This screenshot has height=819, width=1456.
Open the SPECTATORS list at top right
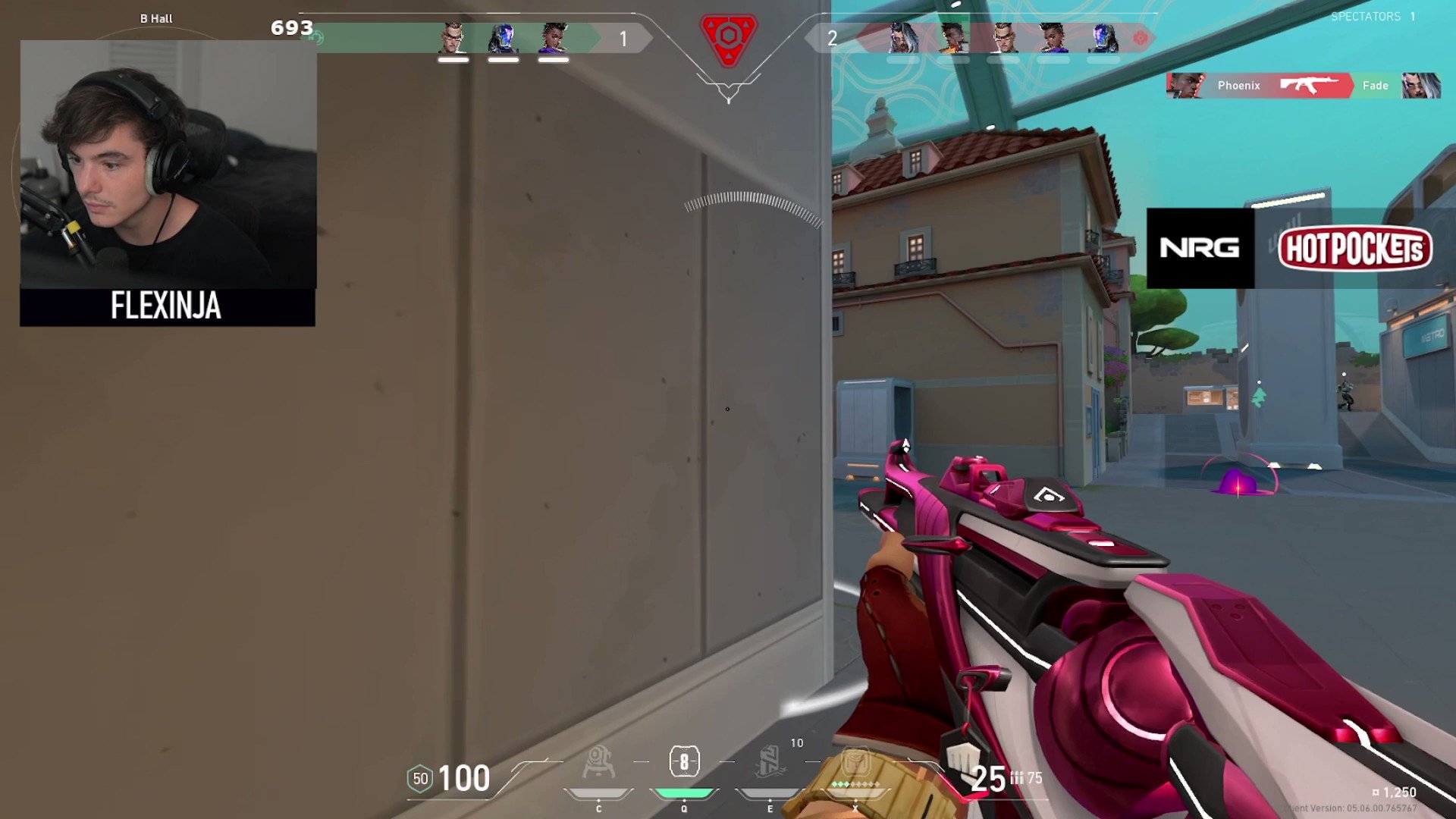pos(1365,16)
